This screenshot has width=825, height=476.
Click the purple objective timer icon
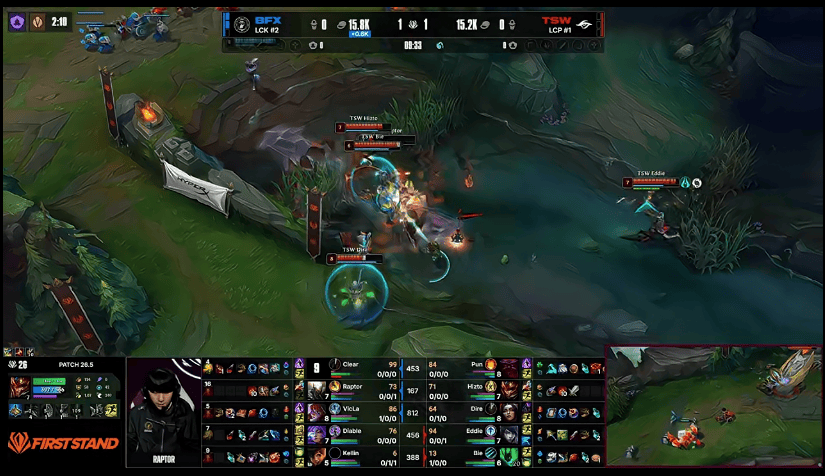click(17, 21)
